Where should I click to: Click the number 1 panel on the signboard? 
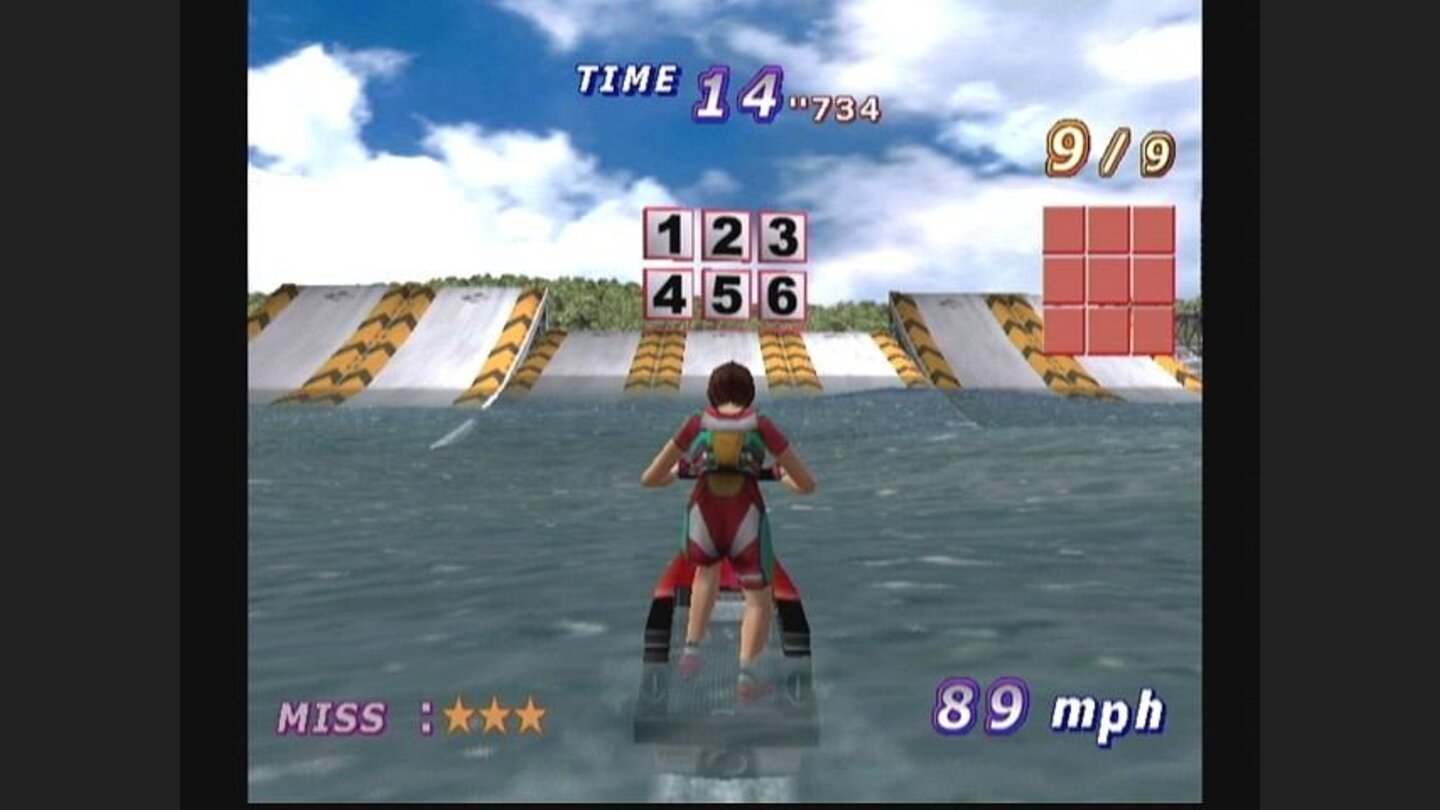[671, 237]
